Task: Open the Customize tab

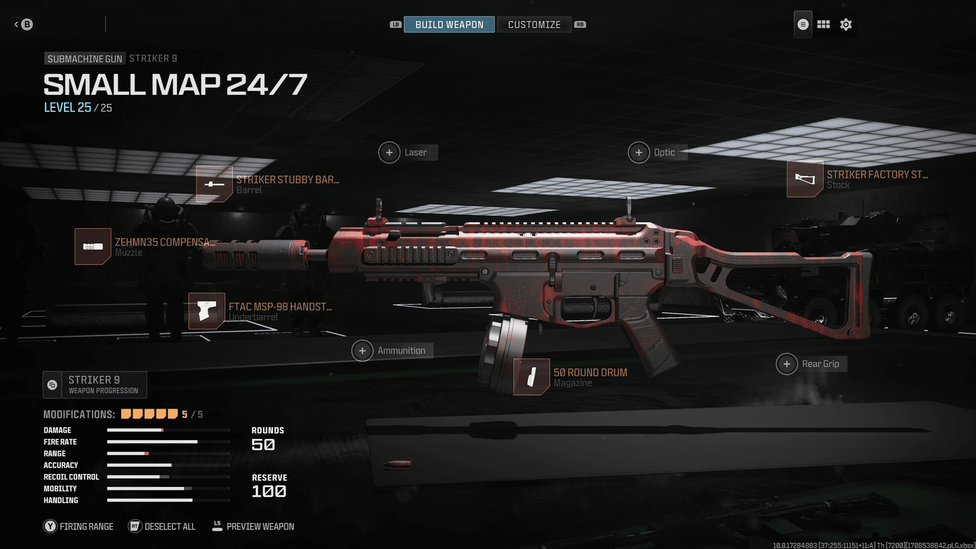Action: pos(534,24)
